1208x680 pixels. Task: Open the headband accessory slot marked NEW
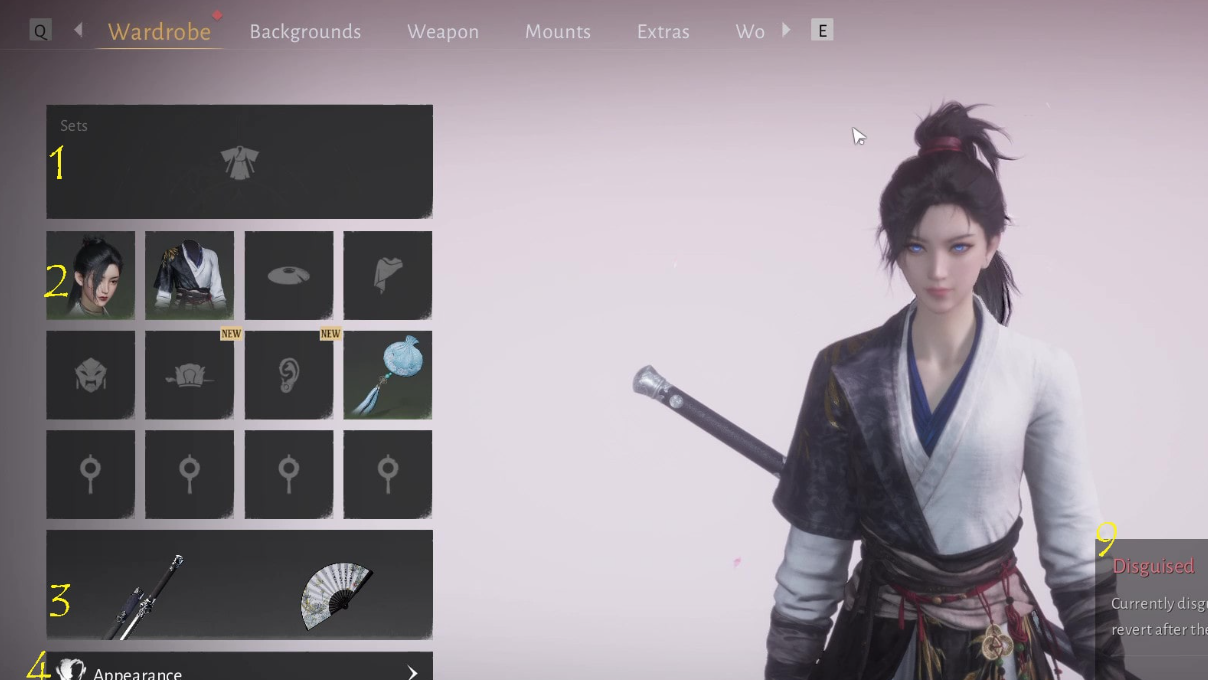click(189, 375)
